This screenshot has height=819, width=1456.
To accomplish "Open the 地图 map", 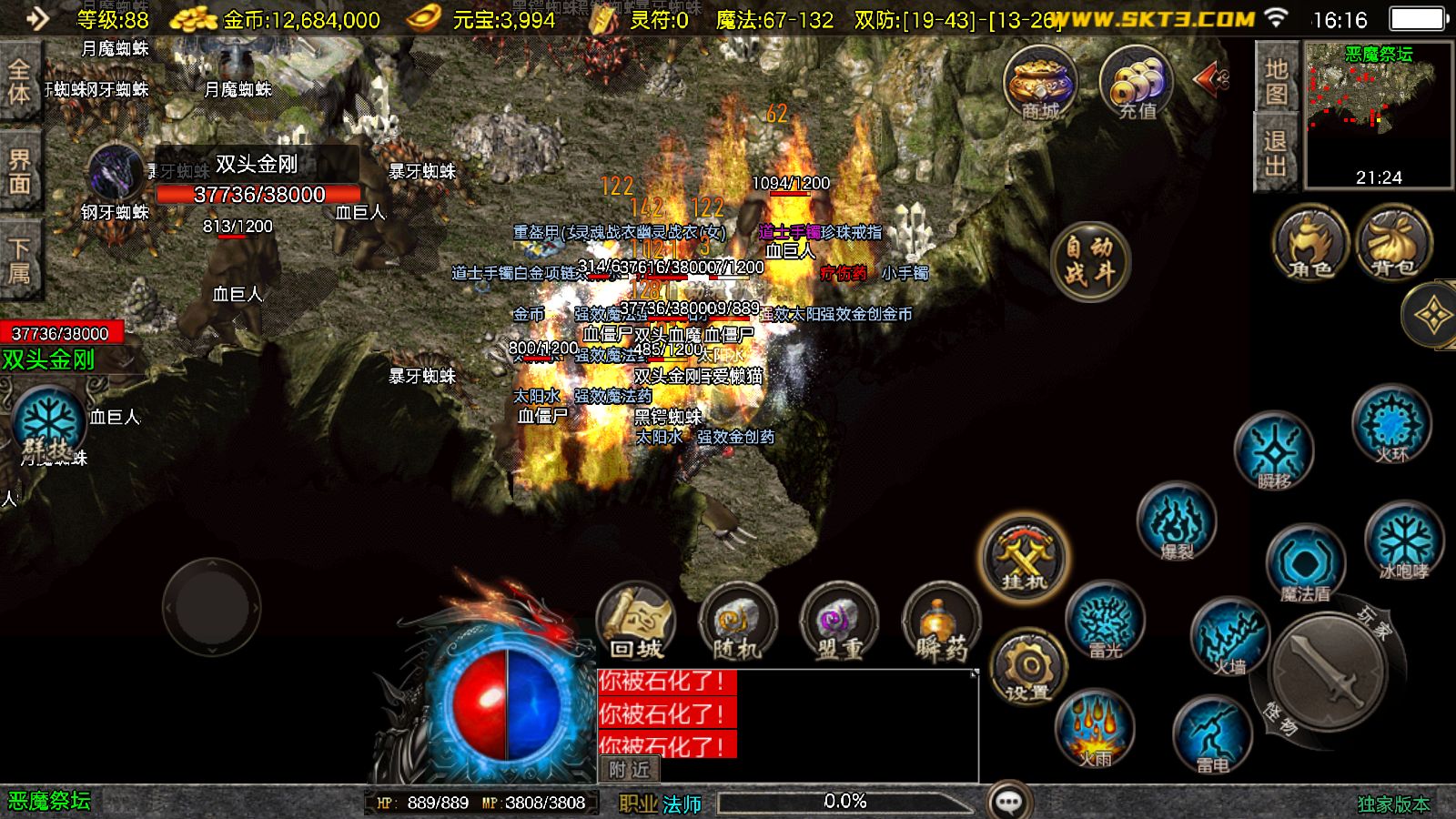I will coord(1276,81).
